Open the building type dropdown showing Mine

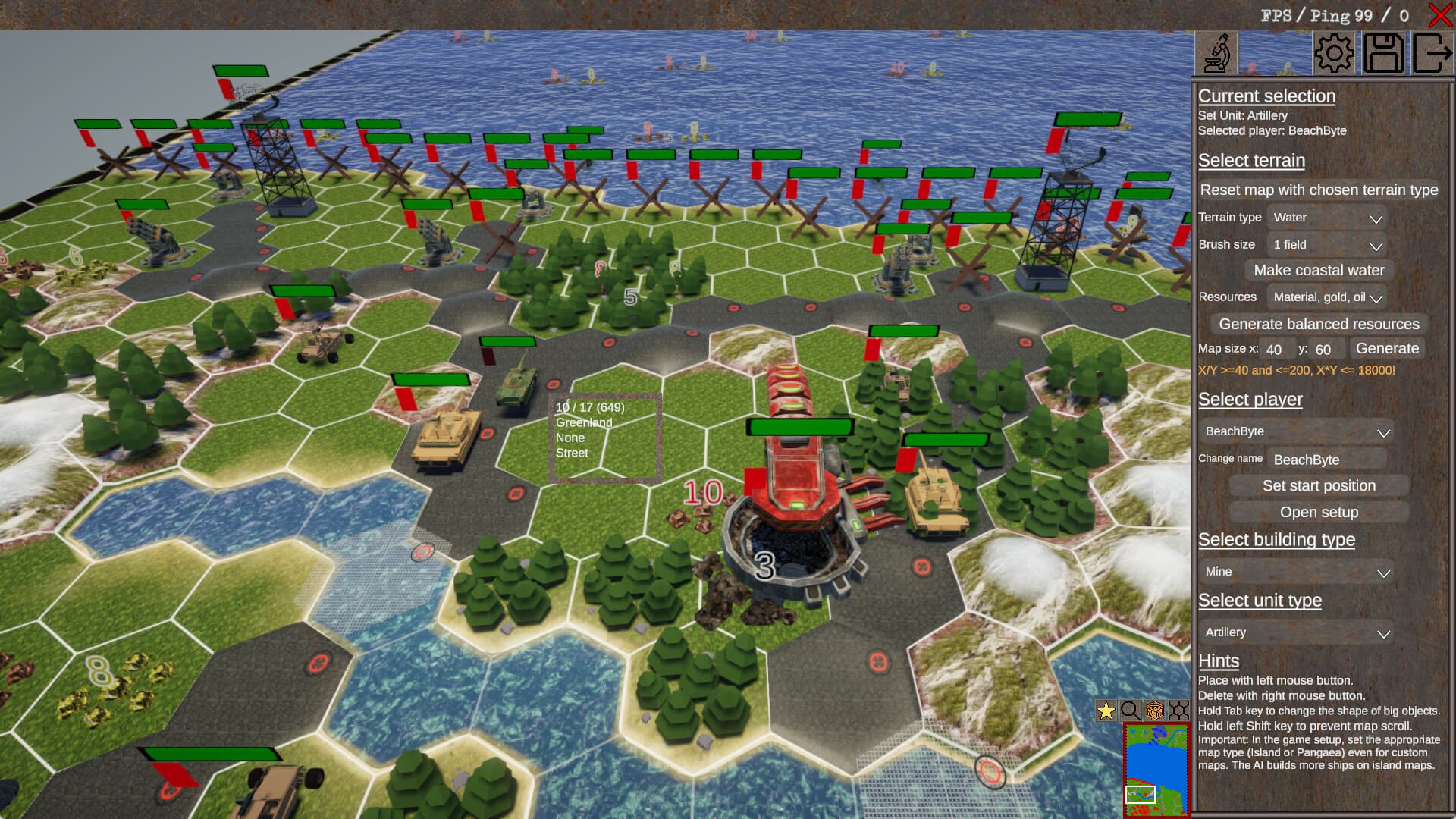click(1295, 571)
